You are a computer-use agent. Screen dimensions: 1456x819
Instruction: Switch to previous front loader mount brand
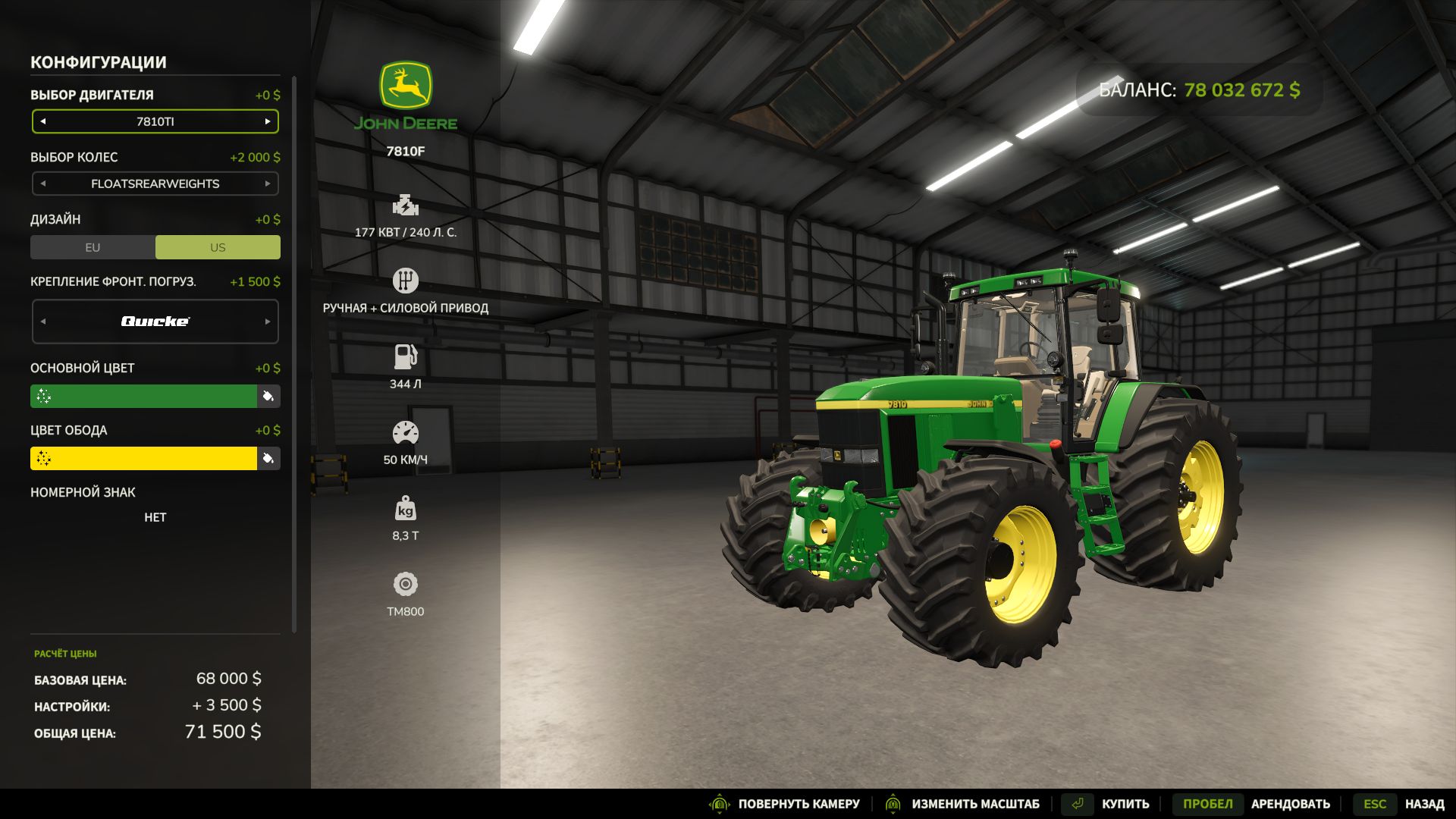pyautogui.click(x=43, y=322)
